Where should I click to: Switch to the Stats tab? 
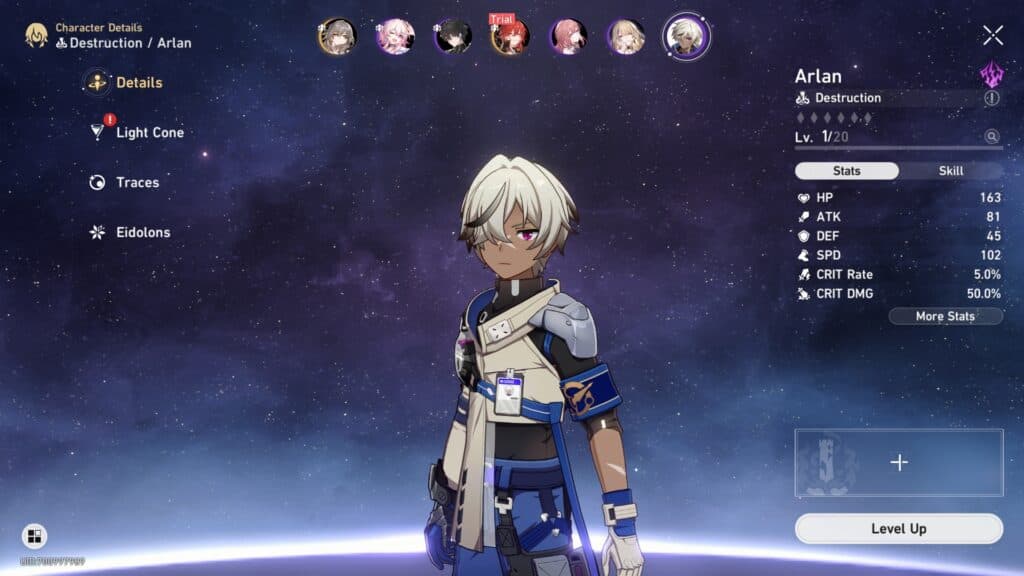[846, 171]
